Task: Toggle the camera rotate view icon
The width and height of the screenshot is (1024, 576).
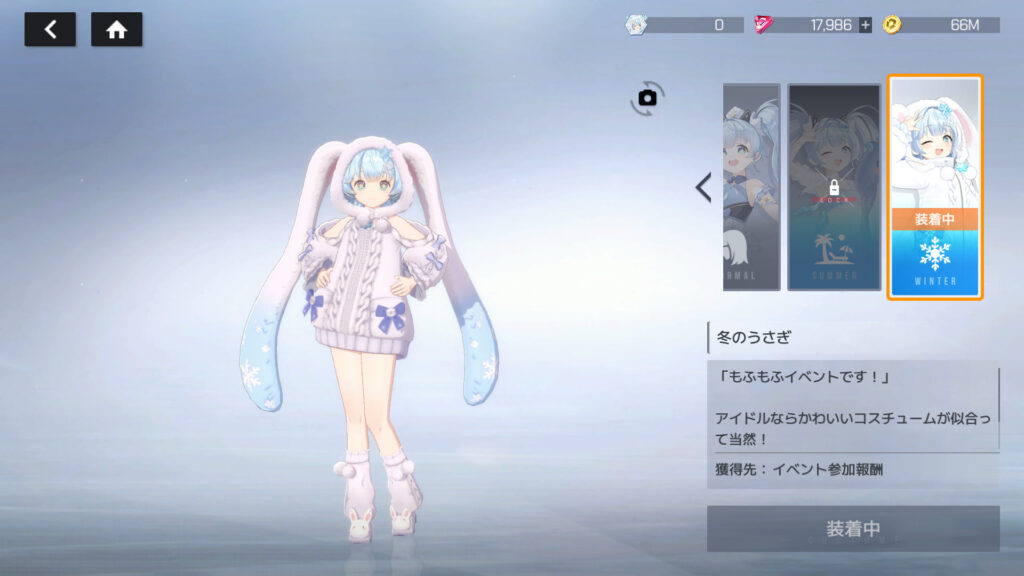Action: click(x=647, y=97)
